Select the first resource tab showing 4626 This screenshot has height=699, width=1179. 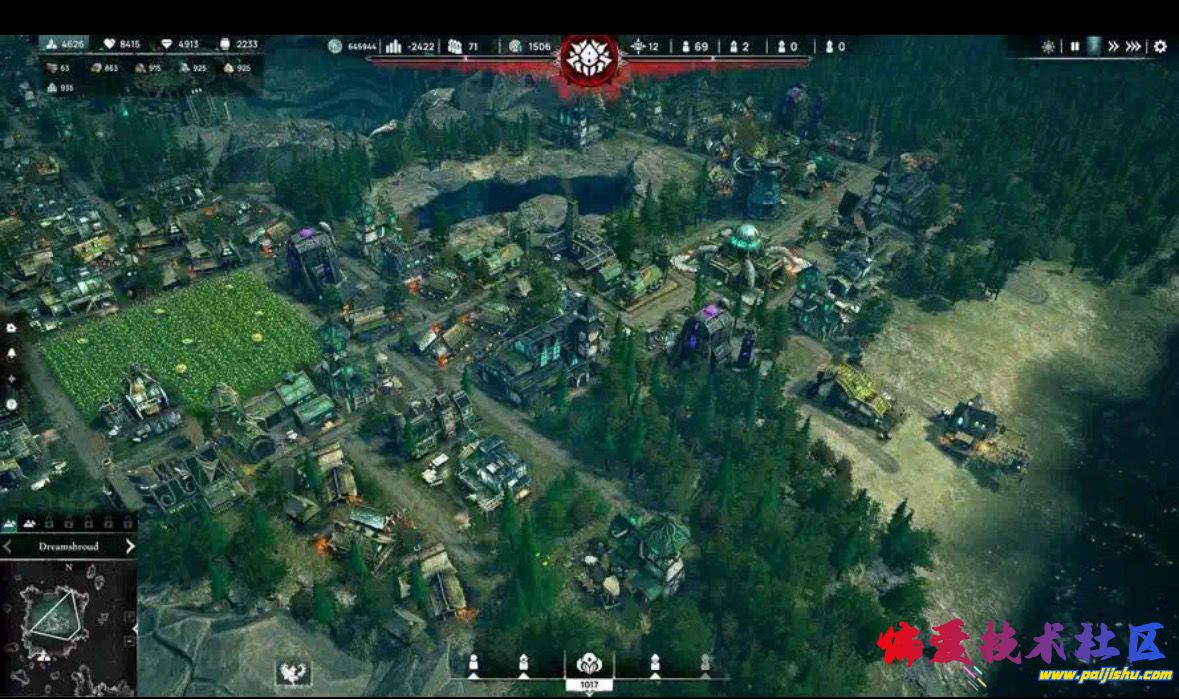pos(63,45)
